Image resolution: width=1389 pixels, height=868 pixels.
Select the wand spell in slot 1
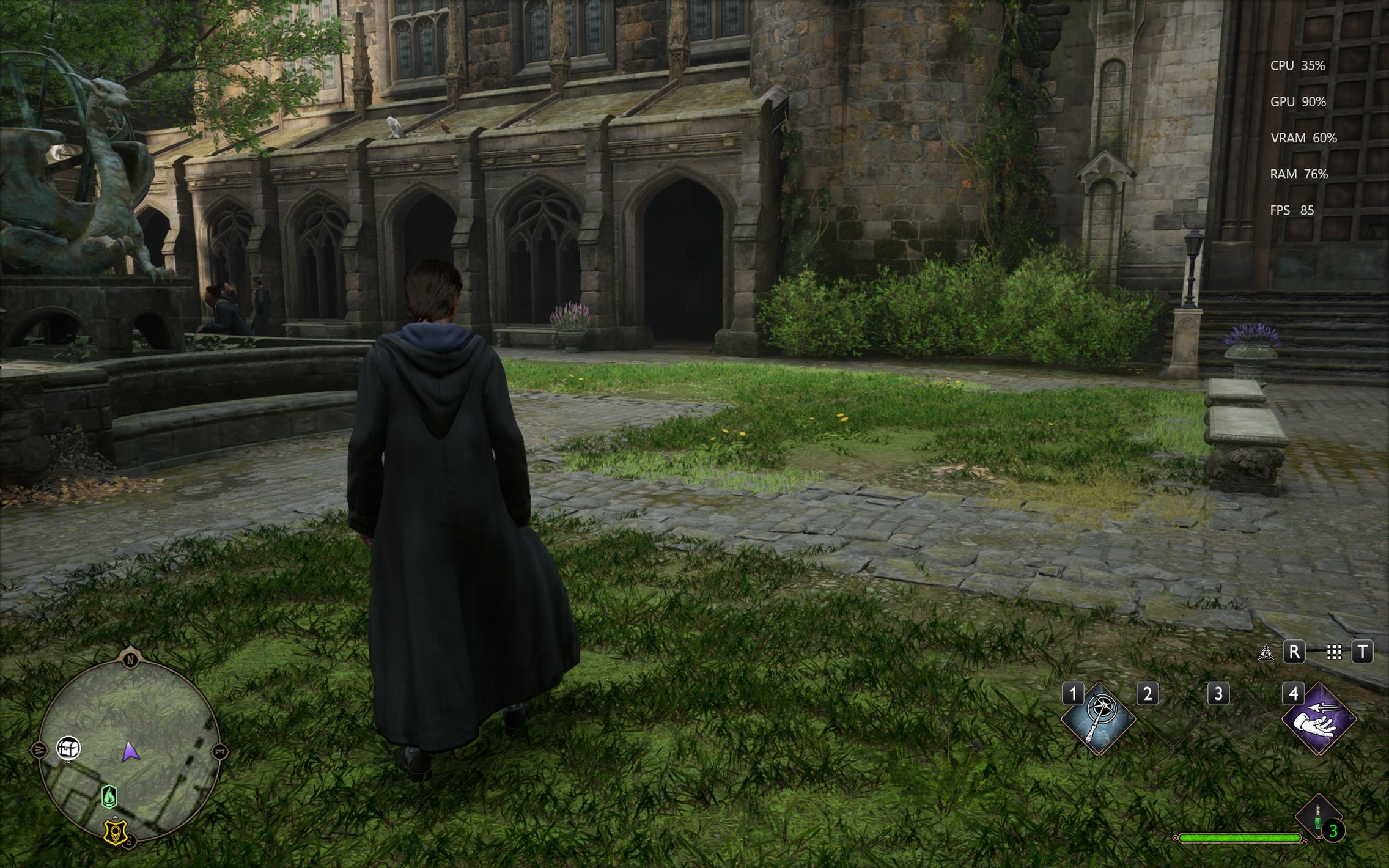tap(1098, 719)
